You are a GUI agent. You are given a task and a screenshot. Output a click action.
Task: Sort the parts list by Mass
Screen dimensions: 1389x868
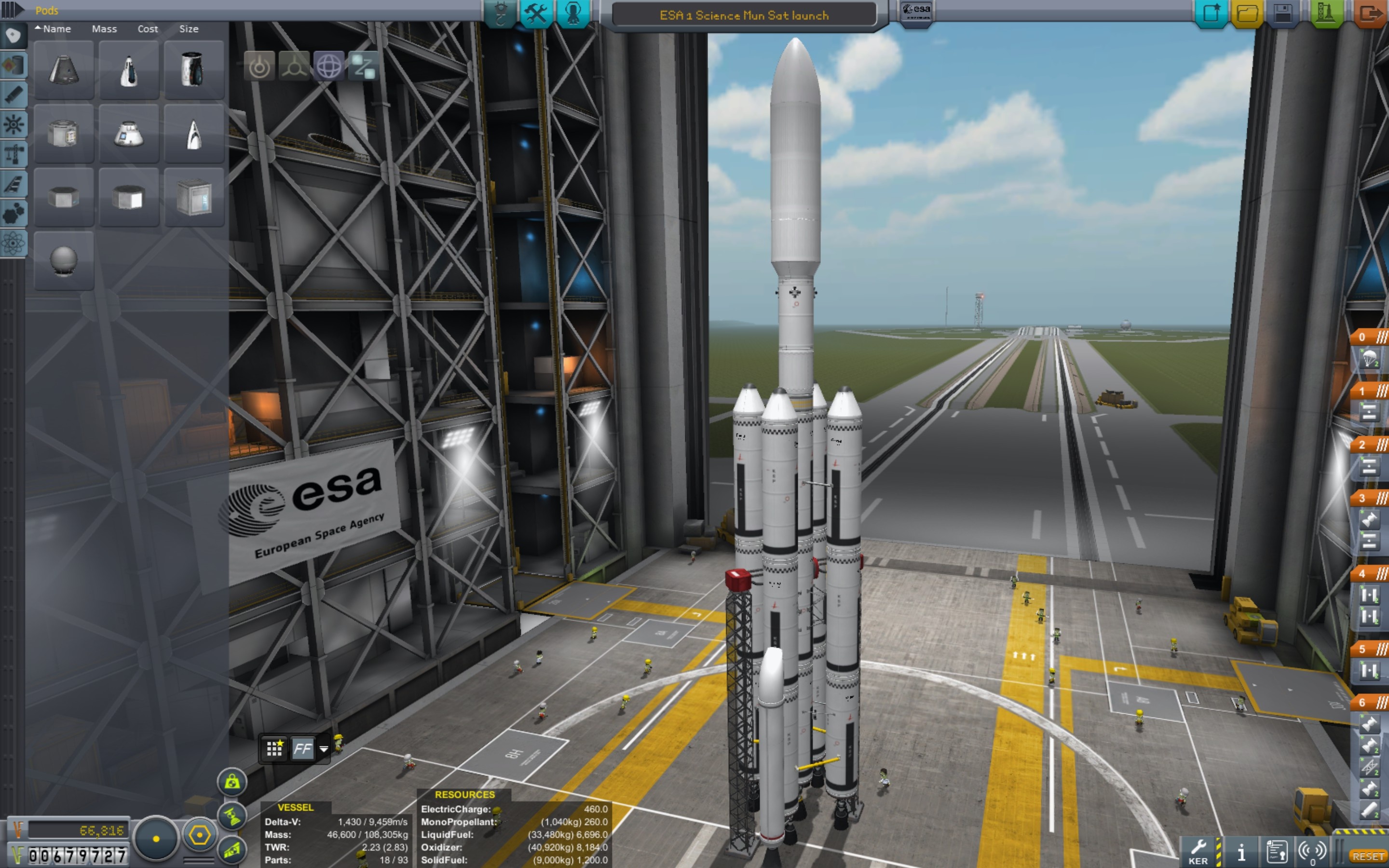pyautogui.click(x=104, y=29)
